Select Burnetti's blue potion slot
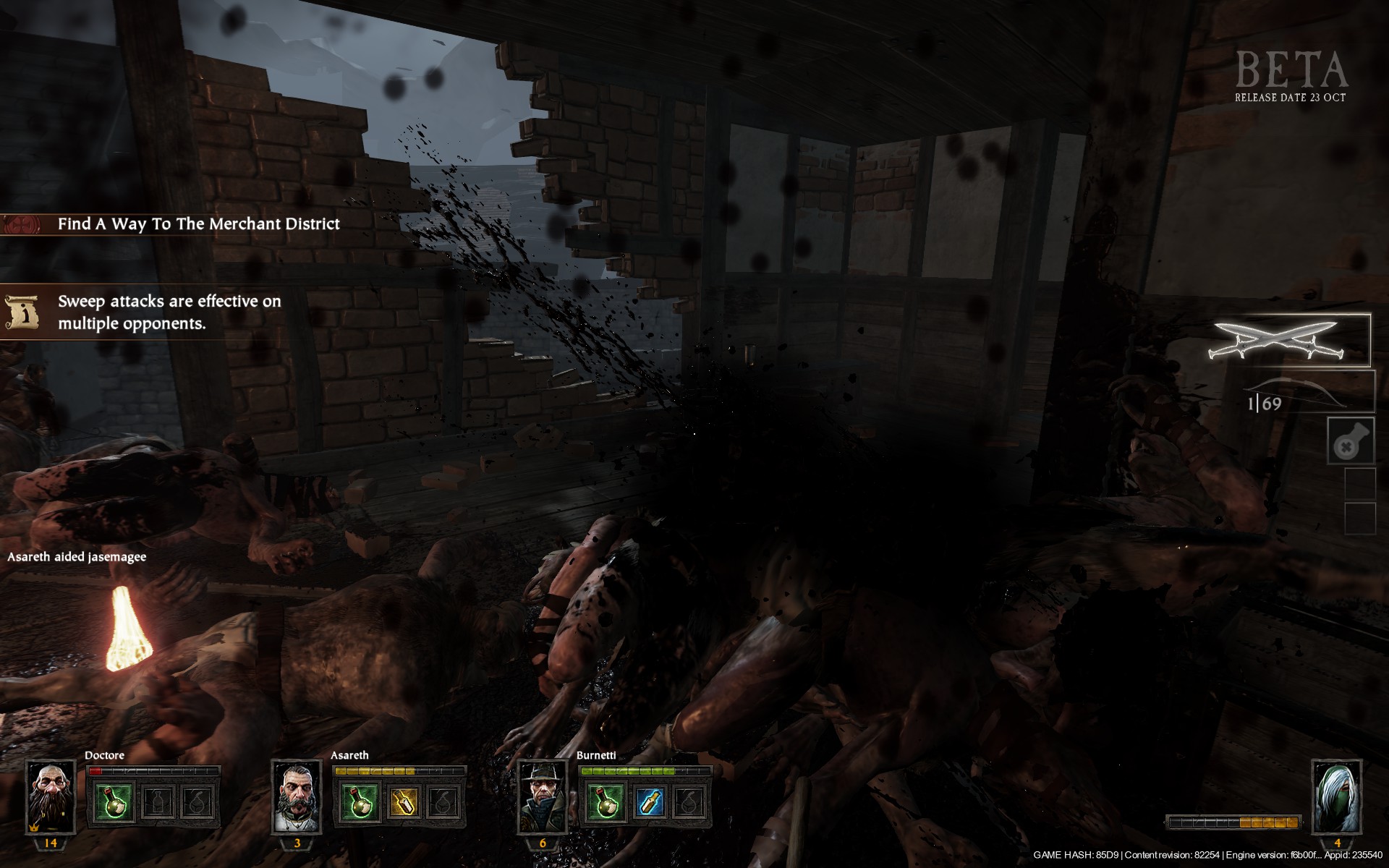The height and width of the screenshot is (868, 1389). 649,801
